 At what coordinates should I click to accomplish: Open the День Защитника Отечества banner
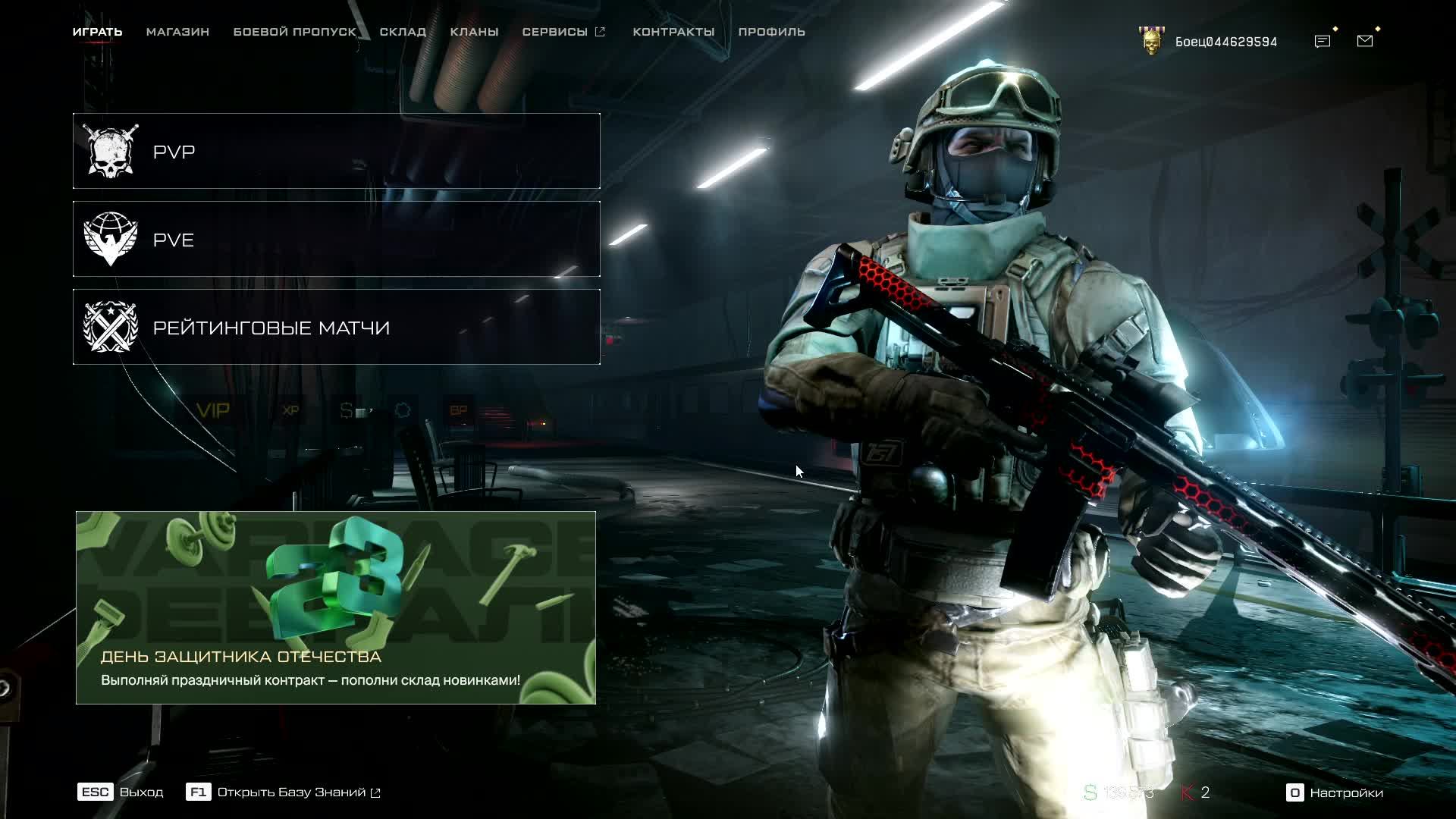coord(335,607)
